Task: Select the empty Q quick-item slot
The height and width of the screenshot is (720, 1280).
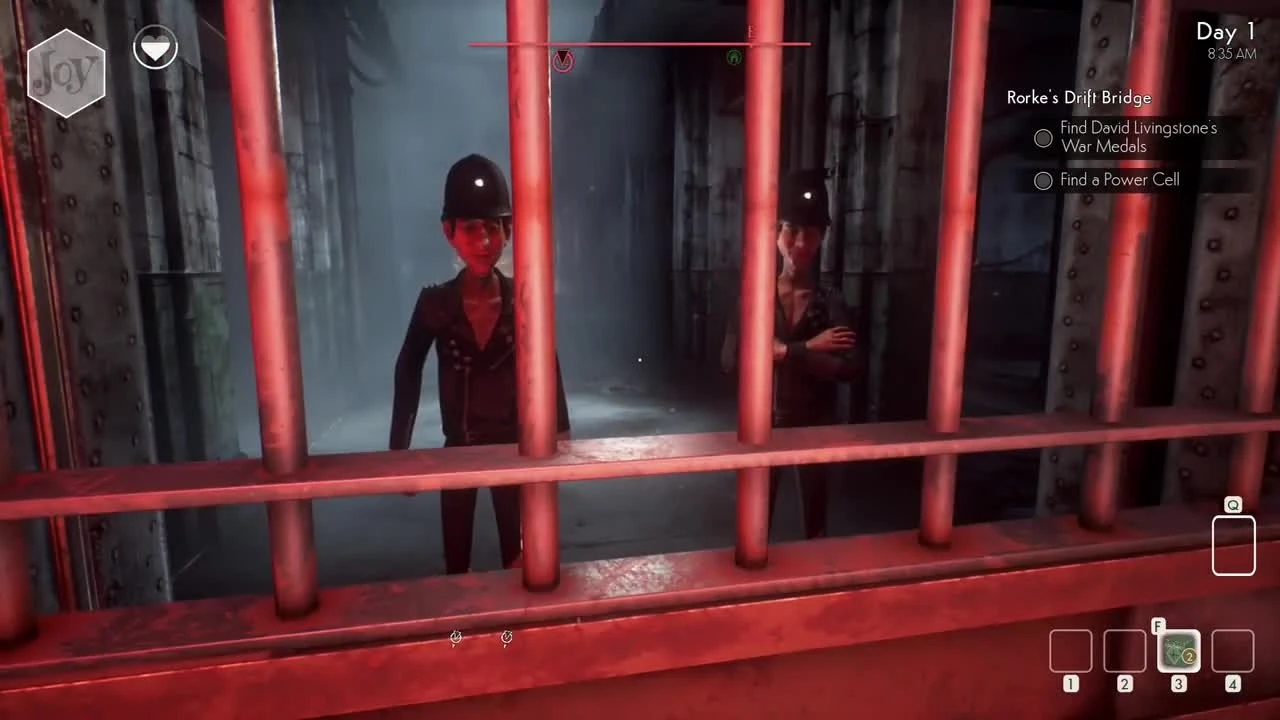Action: 1233,544
